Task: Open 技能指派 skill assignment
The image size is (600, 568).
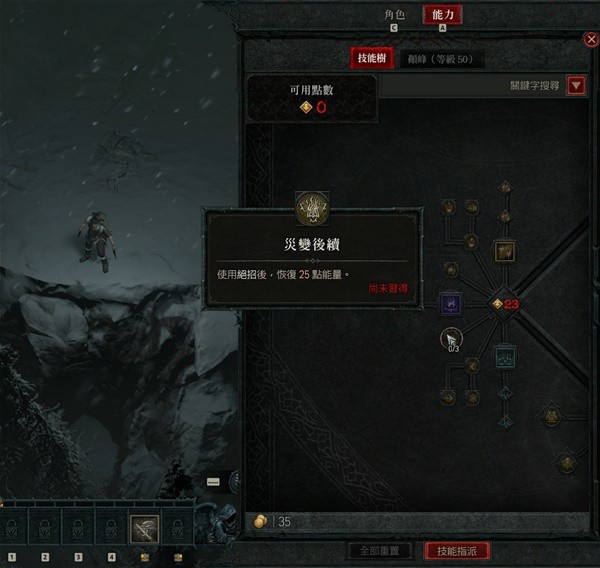Action: pyautogui.click(x=457, y=551)
